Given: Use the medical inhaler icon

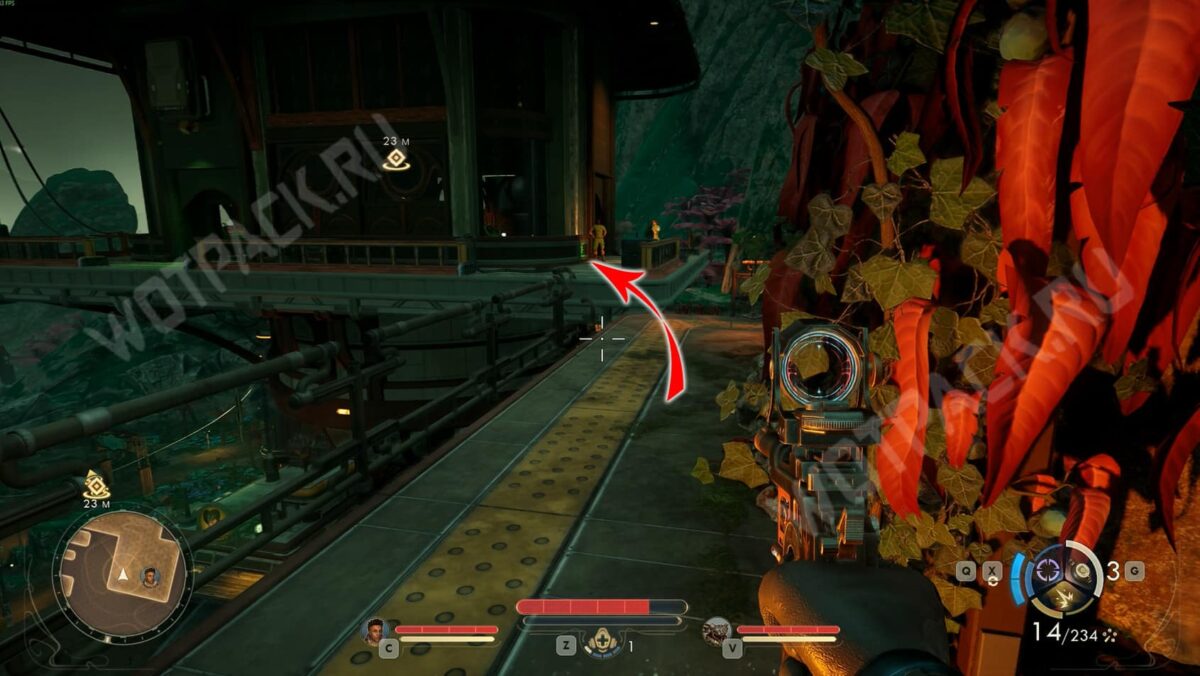Looking at the screenshot, I should [603, 643].
